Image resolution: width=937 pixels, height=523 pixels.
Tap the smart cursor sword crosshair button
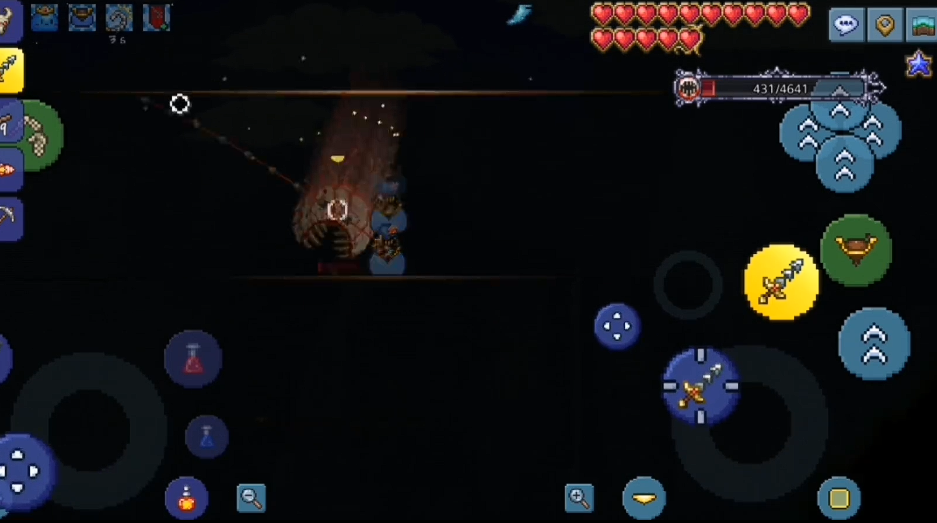[701, 385]
